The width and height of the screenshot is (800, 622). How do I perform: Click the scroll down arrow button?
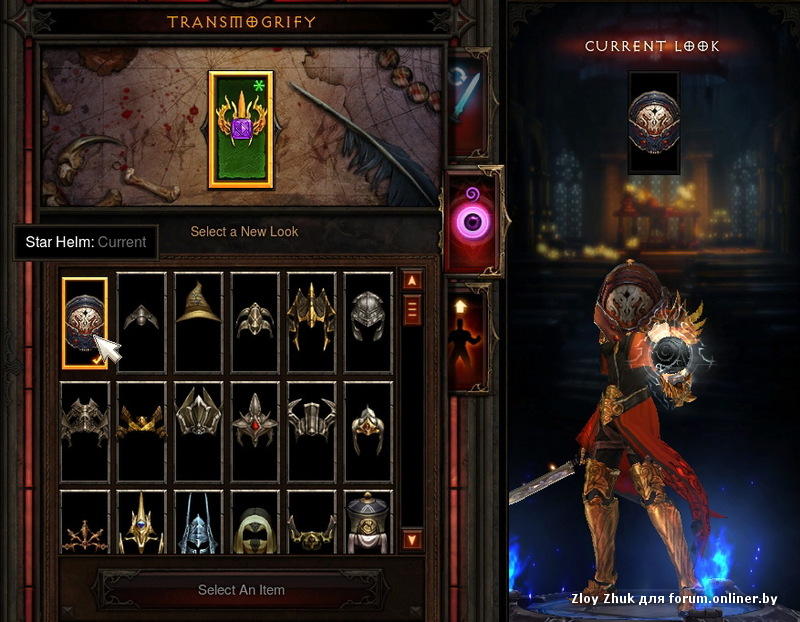(x=412, y=540)
